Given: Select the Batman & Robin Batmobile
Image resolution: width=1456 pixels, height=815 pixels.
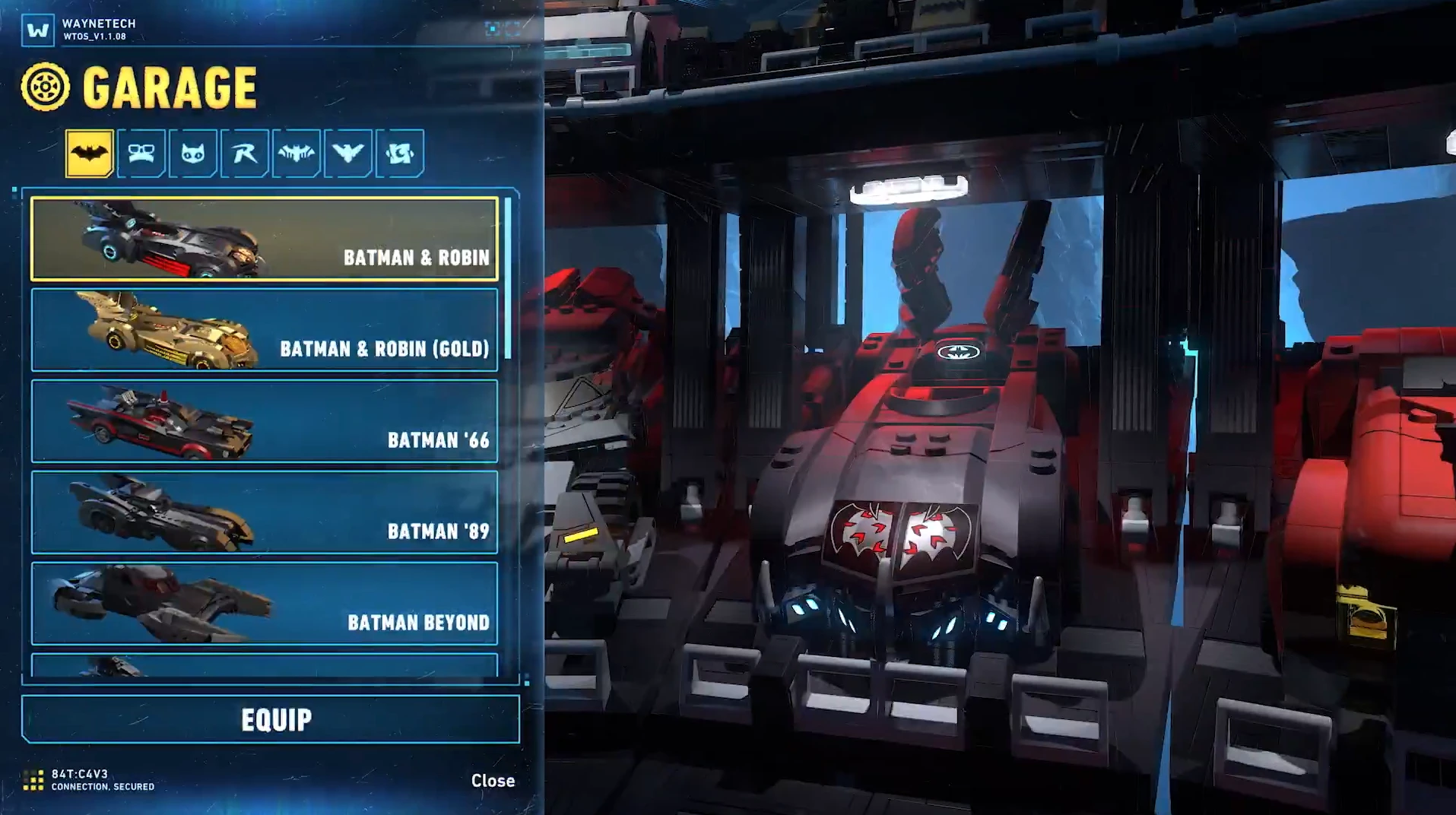Looking at the screenshot, I should [264, 239].
